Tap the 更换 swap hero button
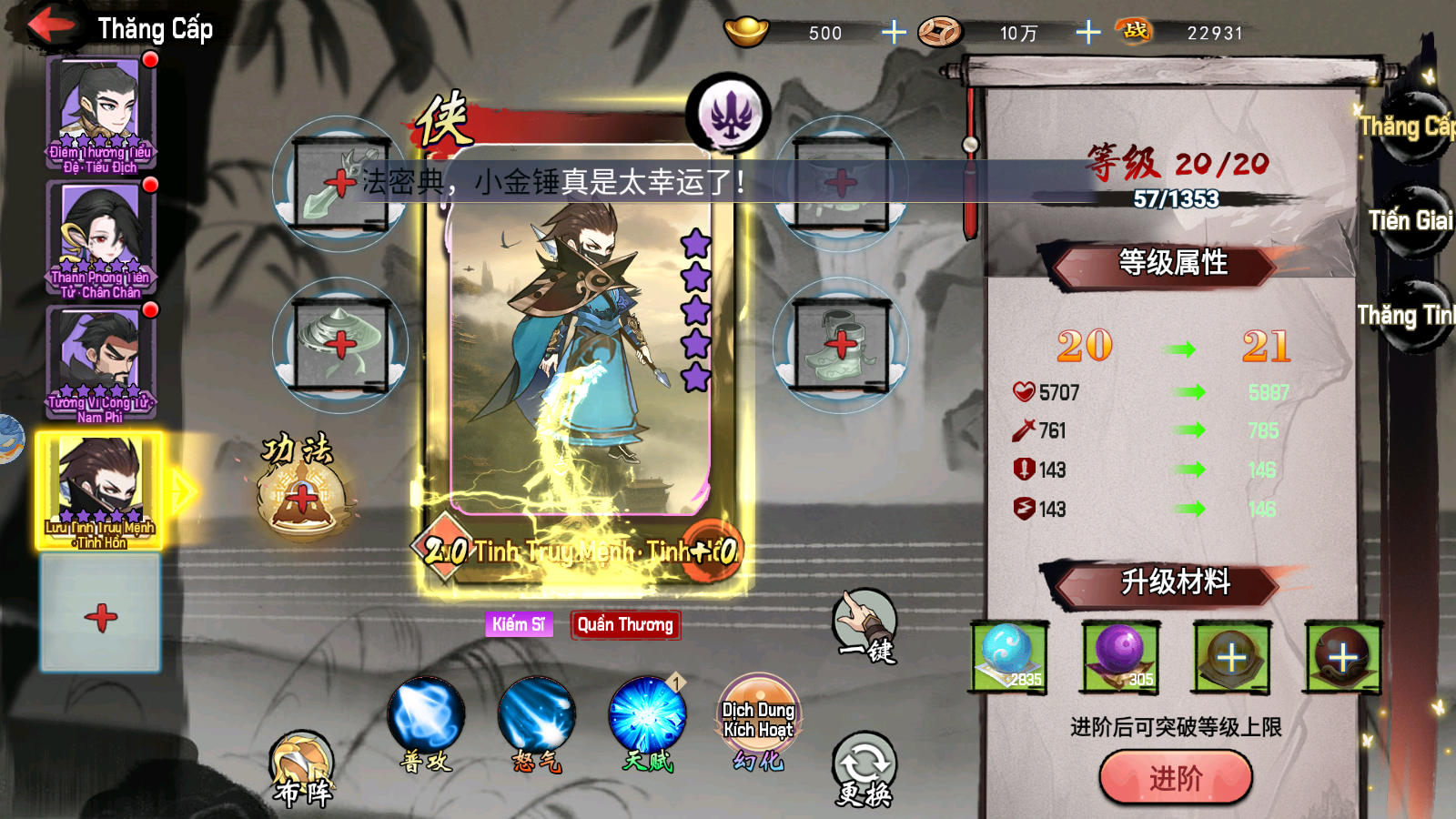Viewport: 1456px width, 819px height. pyautogui.click(x=864, y=769)
